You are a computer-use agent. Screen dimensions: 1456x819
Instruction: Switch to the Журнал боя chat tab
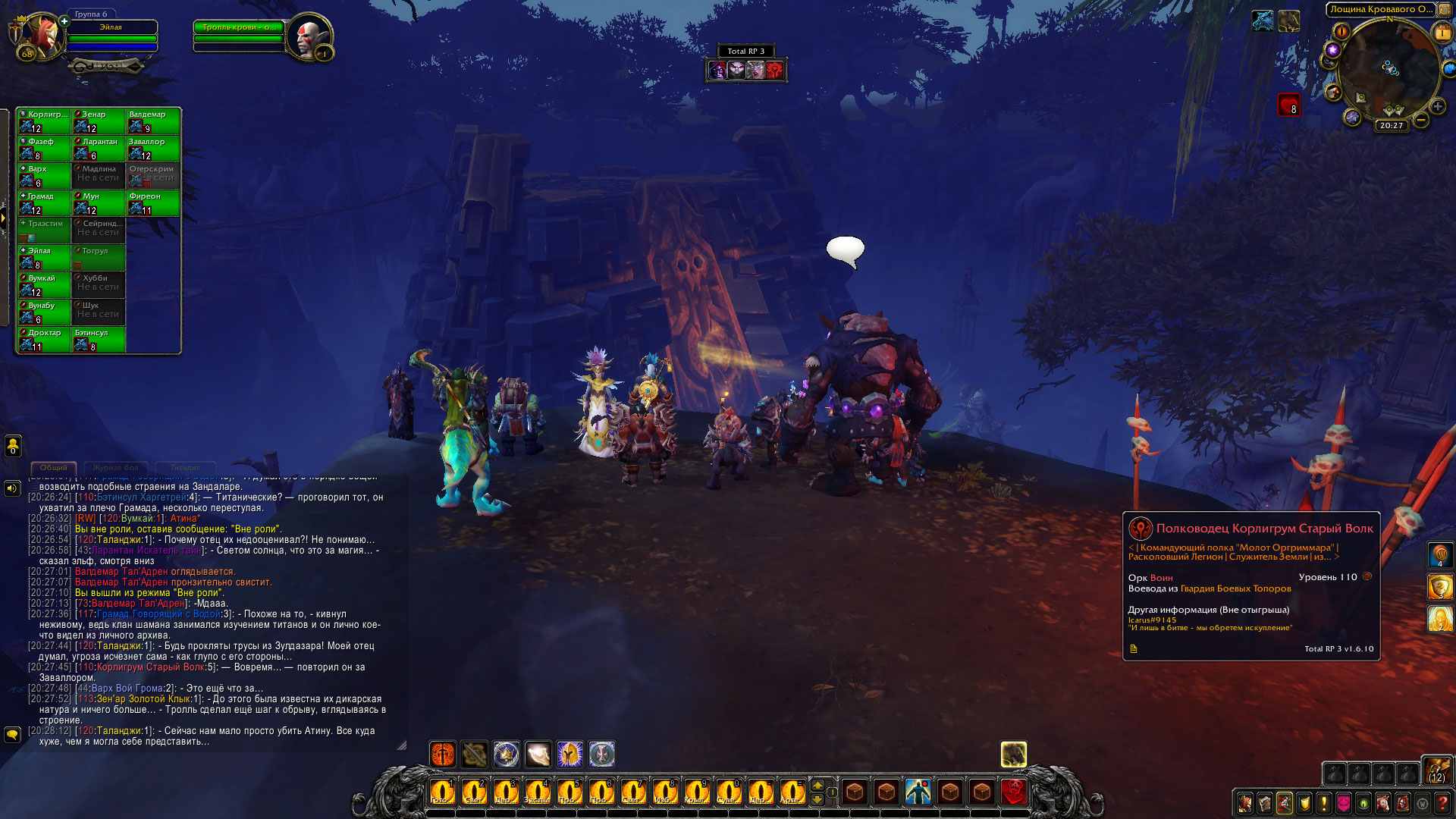[x=116, y=468]
